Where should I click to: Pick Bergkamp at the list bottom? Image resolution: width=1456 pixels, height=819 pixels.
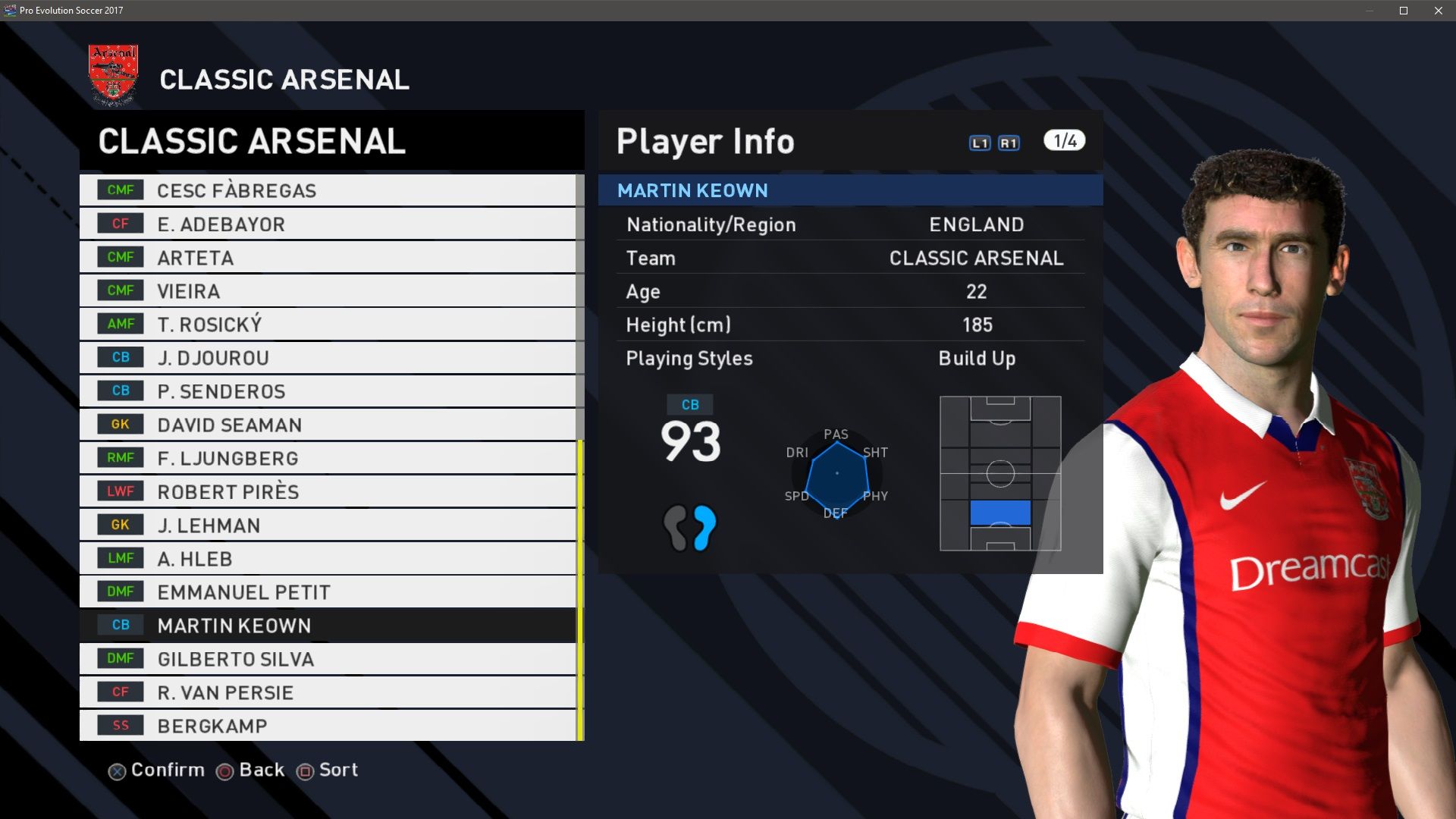[x=328, y=726]
